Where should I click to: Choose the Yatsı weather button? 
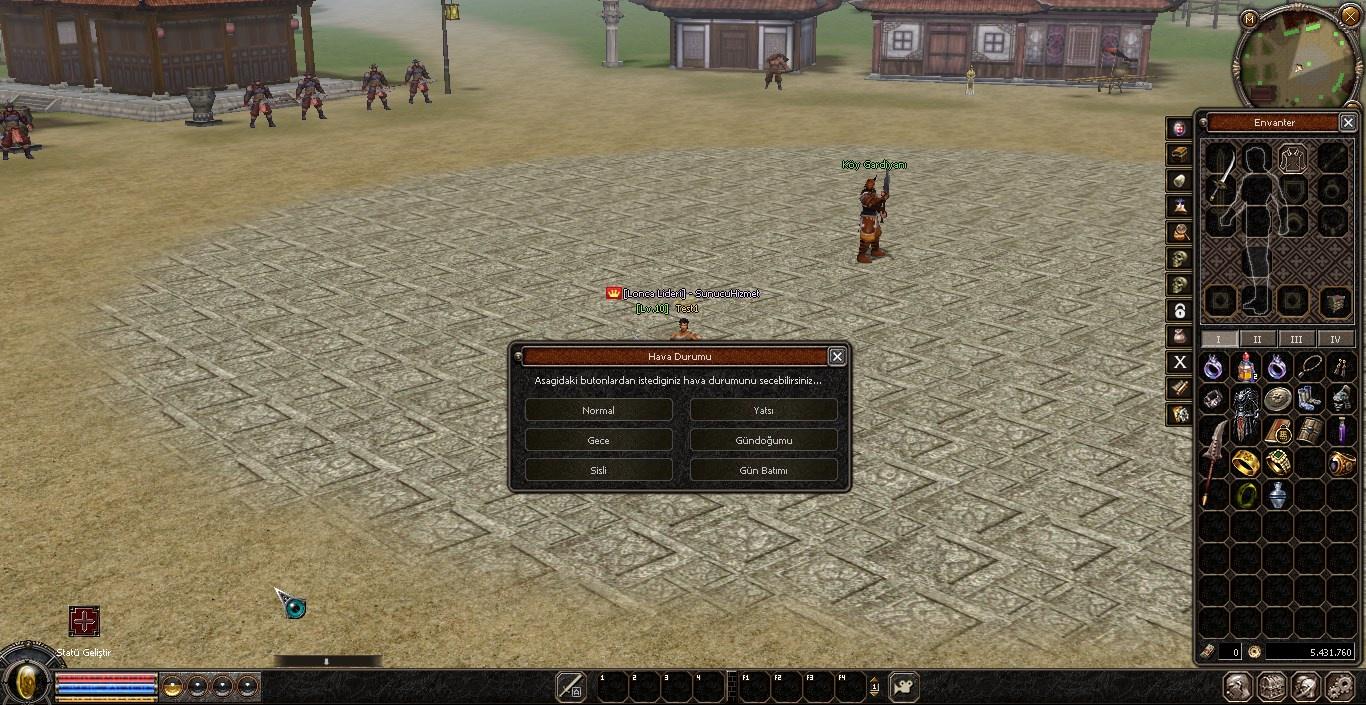click(x=763, y=410)
